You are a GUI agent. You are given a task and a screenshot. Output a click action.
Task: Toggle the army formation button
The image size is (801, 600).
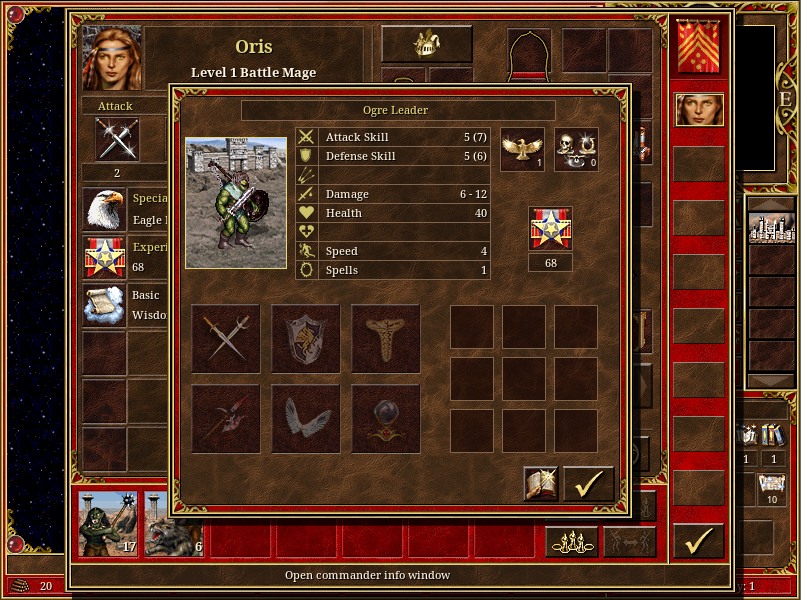click(572, 541)
